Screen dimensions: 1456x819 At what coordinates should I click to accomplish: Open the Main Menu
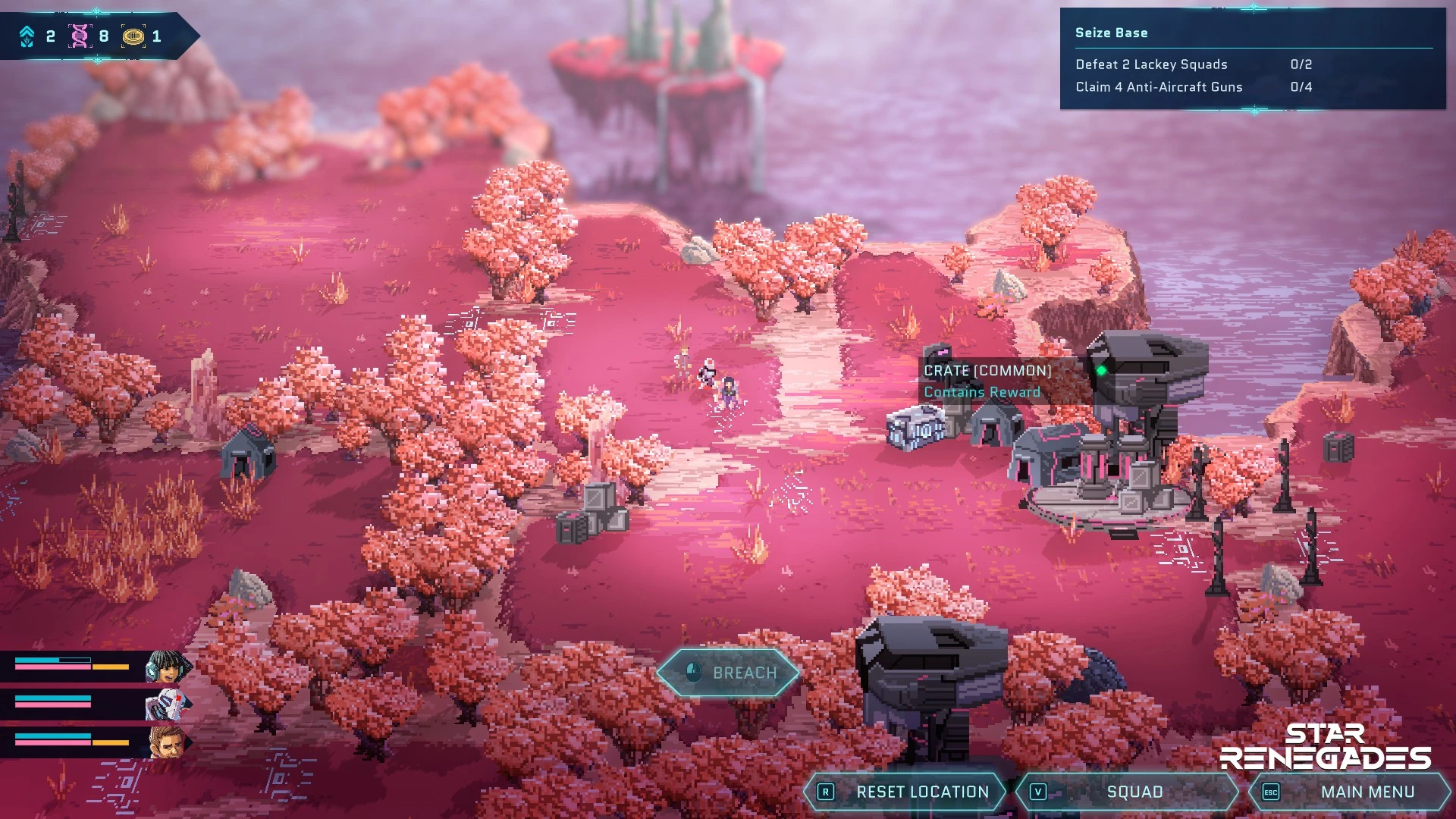tap(1351, 792)
